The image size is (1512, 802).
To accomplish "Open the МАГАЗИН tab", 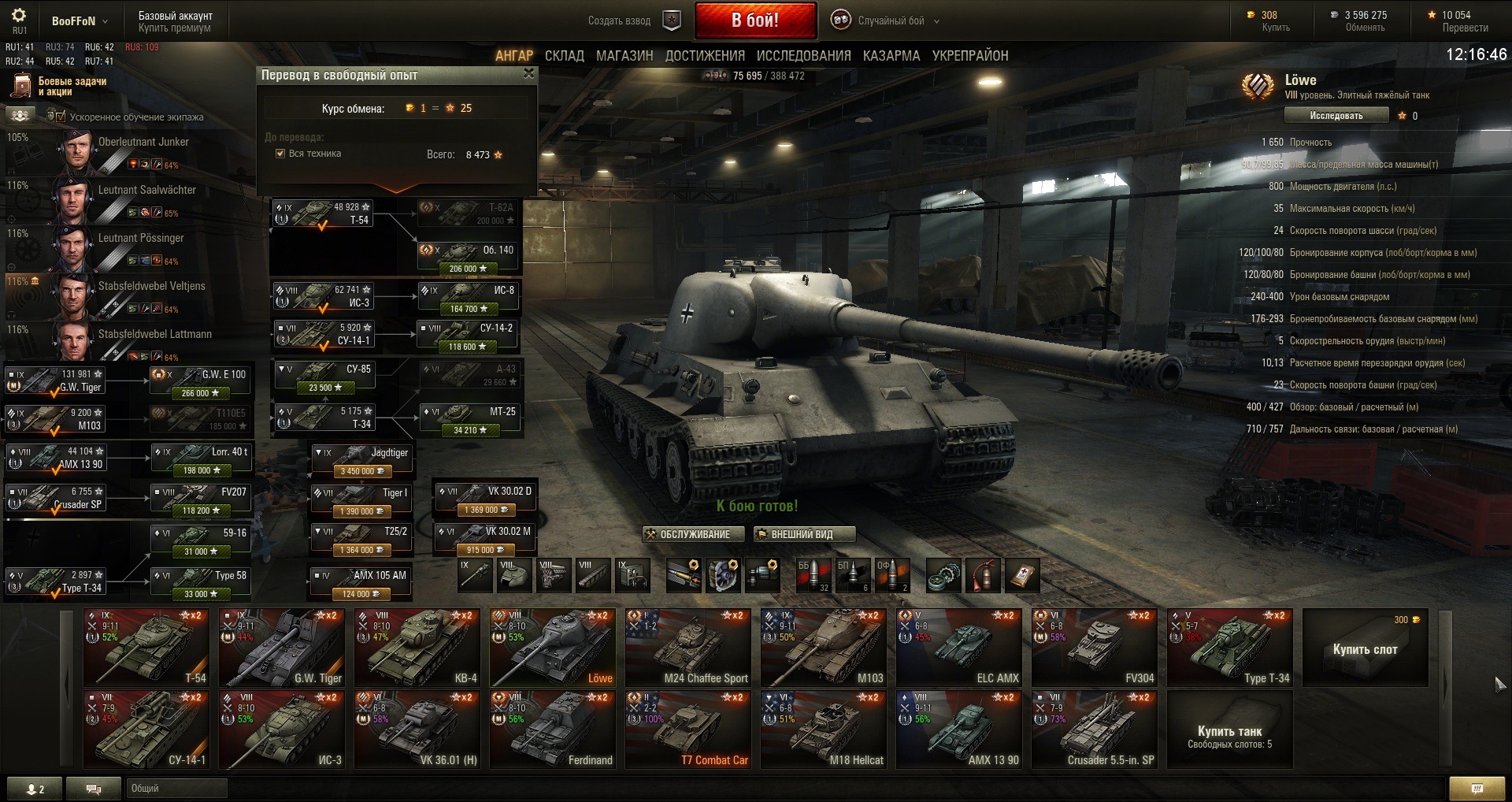I will tap(624, 56).
